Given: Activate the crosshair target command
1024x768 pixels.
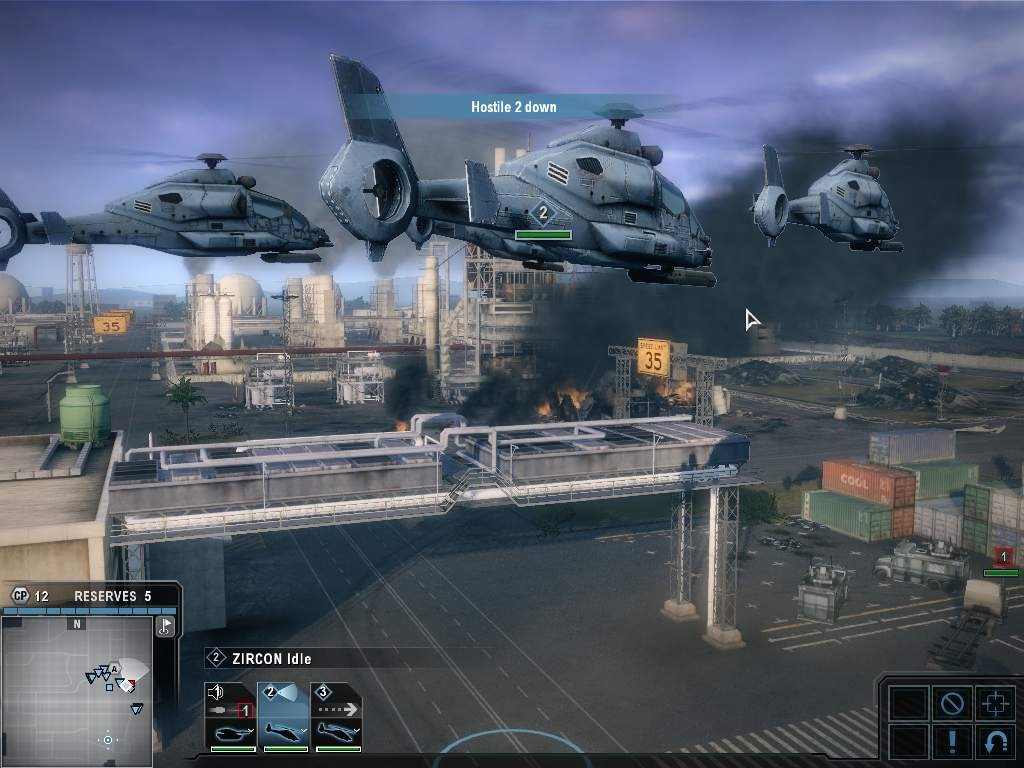Looking at the screenshot, I should point(994,703).
